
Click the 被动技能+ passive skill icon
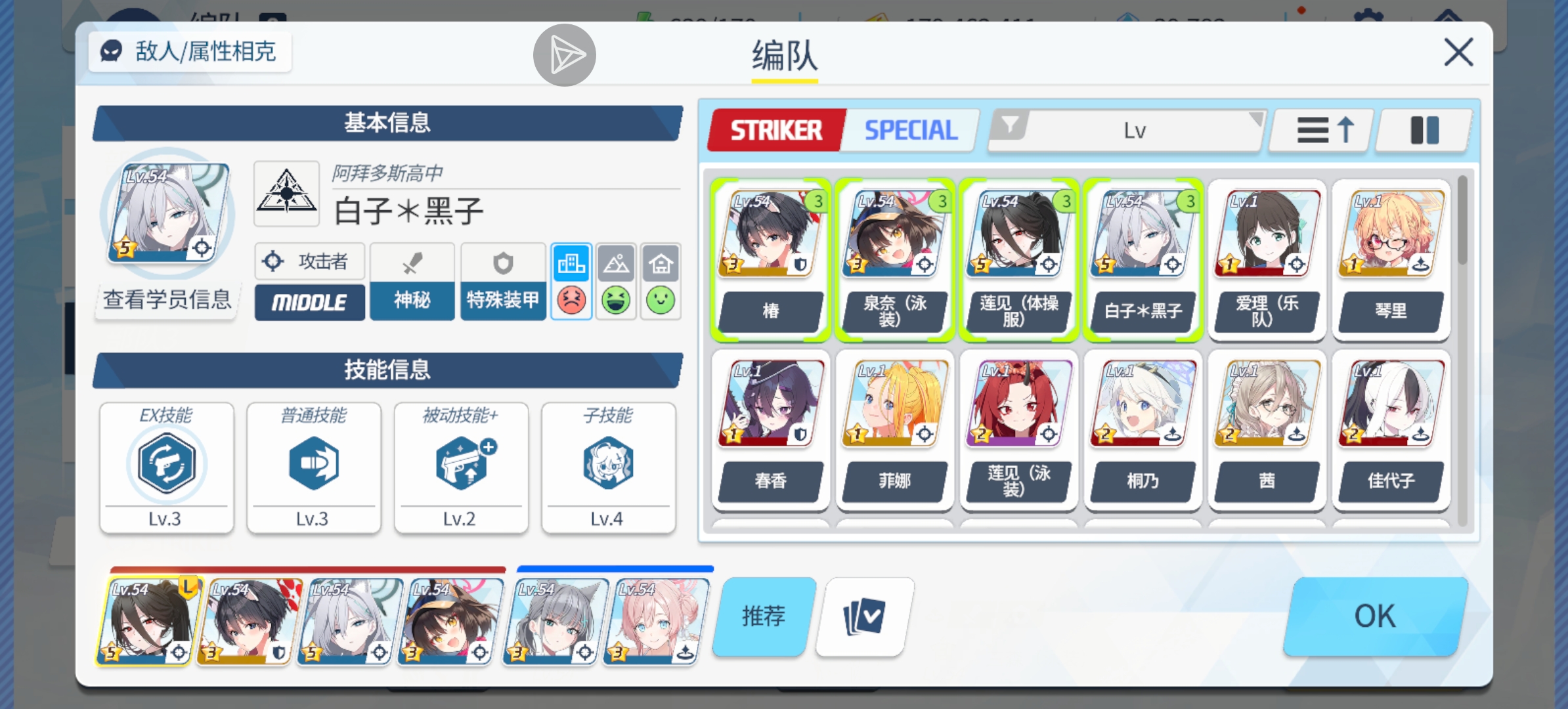pyautogui.click(x=460, y=463)
